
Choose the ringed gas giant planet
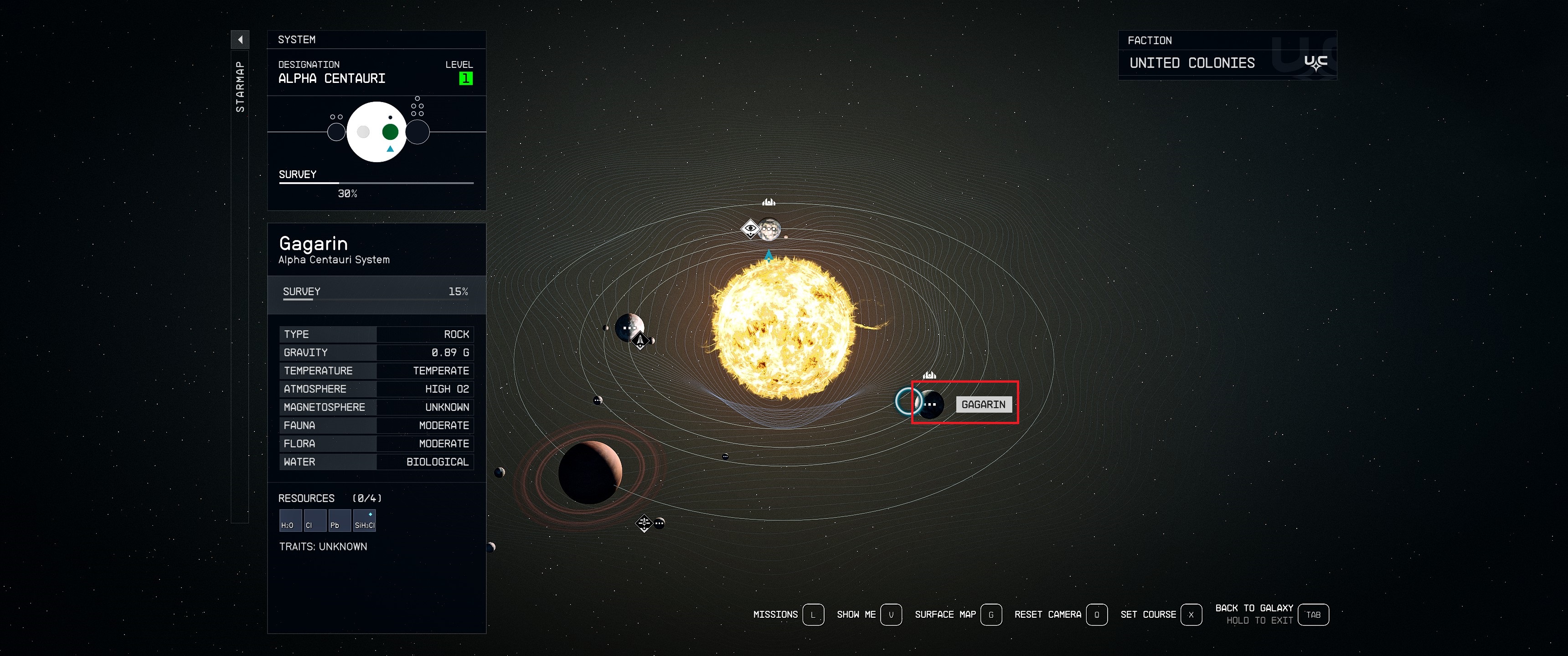(590, 472)
